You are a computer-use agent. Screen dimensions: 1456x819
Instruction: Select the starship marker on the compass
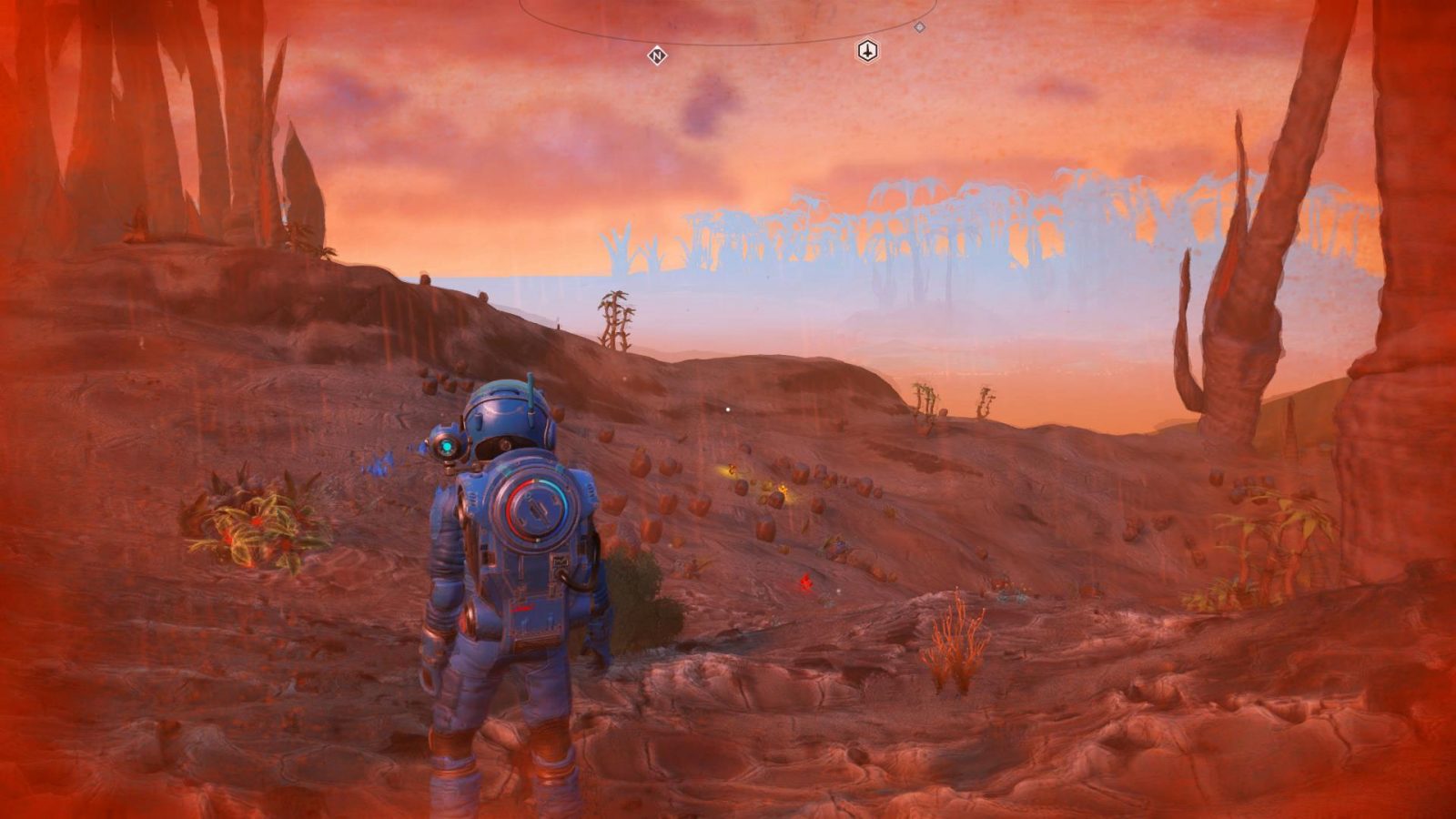(x=868, y=52)
